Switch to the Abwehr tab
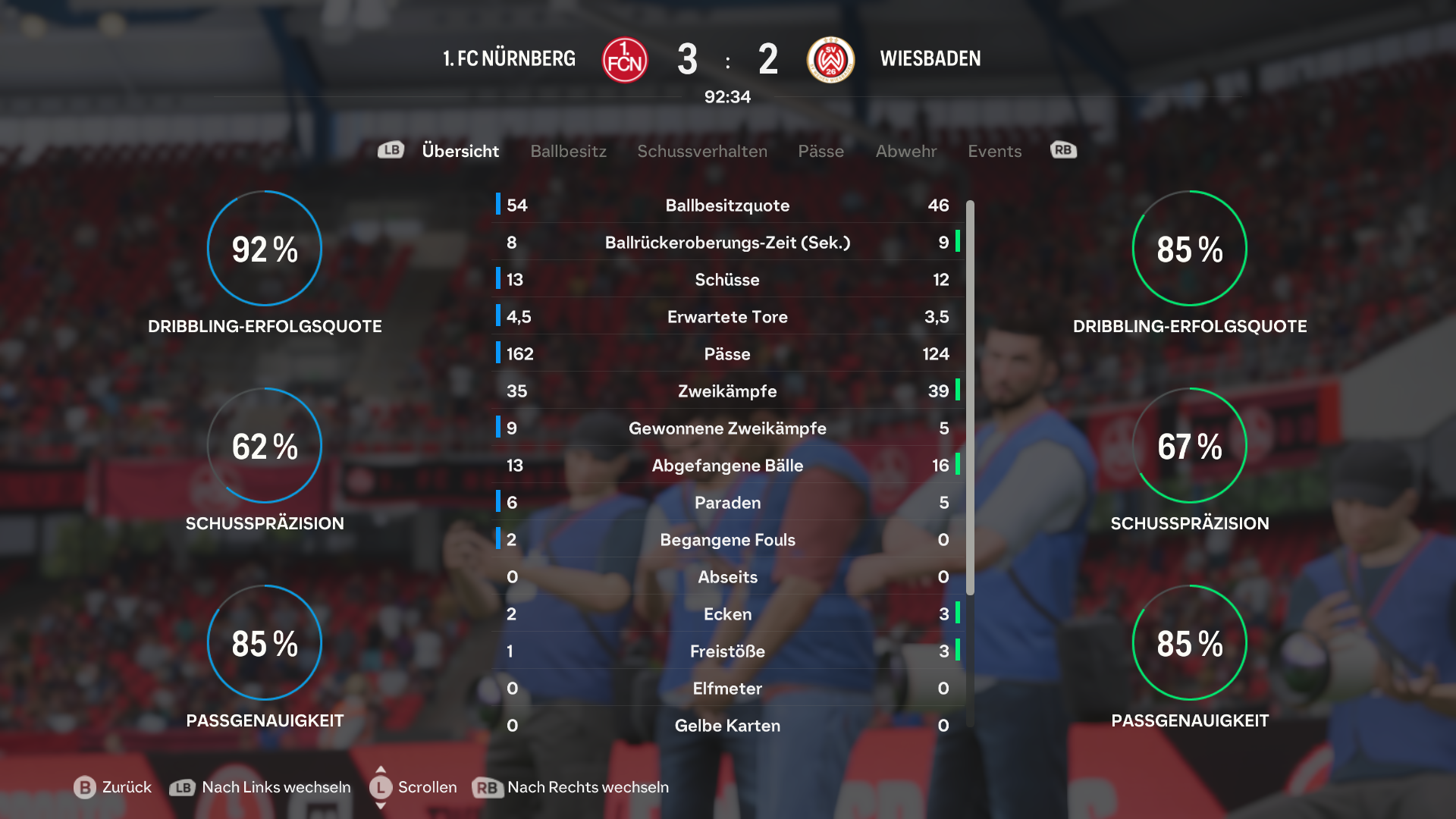 click(x=905, y=151)
